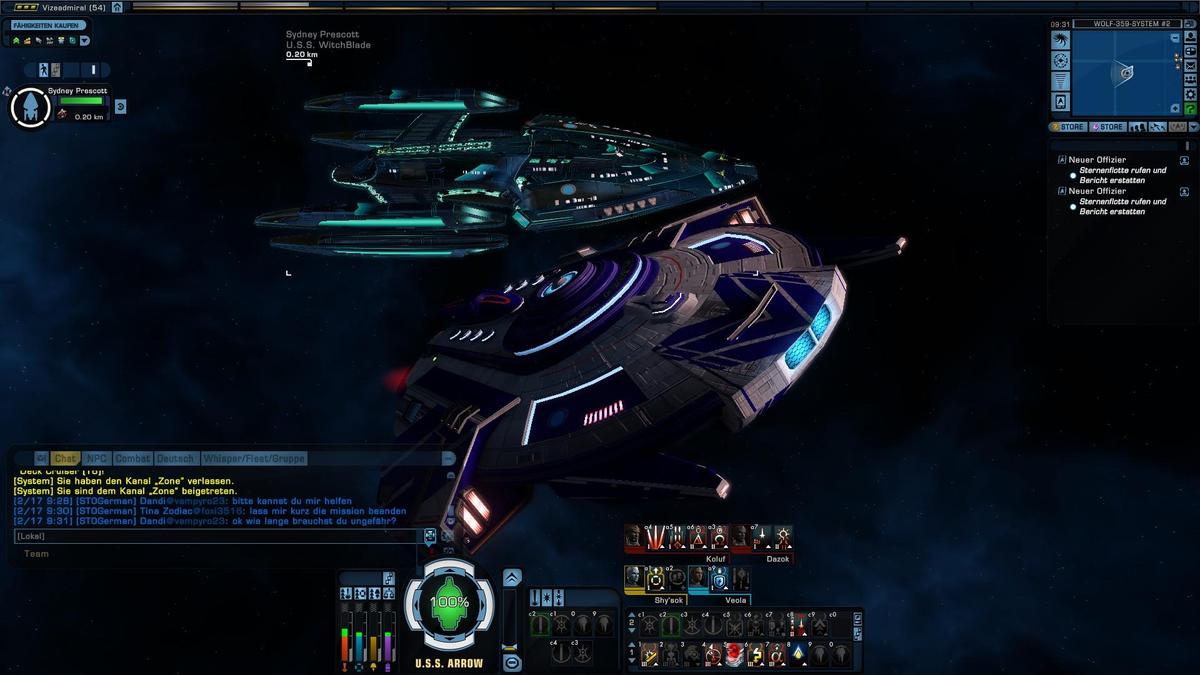Screen dimensions: 1200x675
Task: Click Sydney Prescott's team portrait icon
Action: coord(30,107)
